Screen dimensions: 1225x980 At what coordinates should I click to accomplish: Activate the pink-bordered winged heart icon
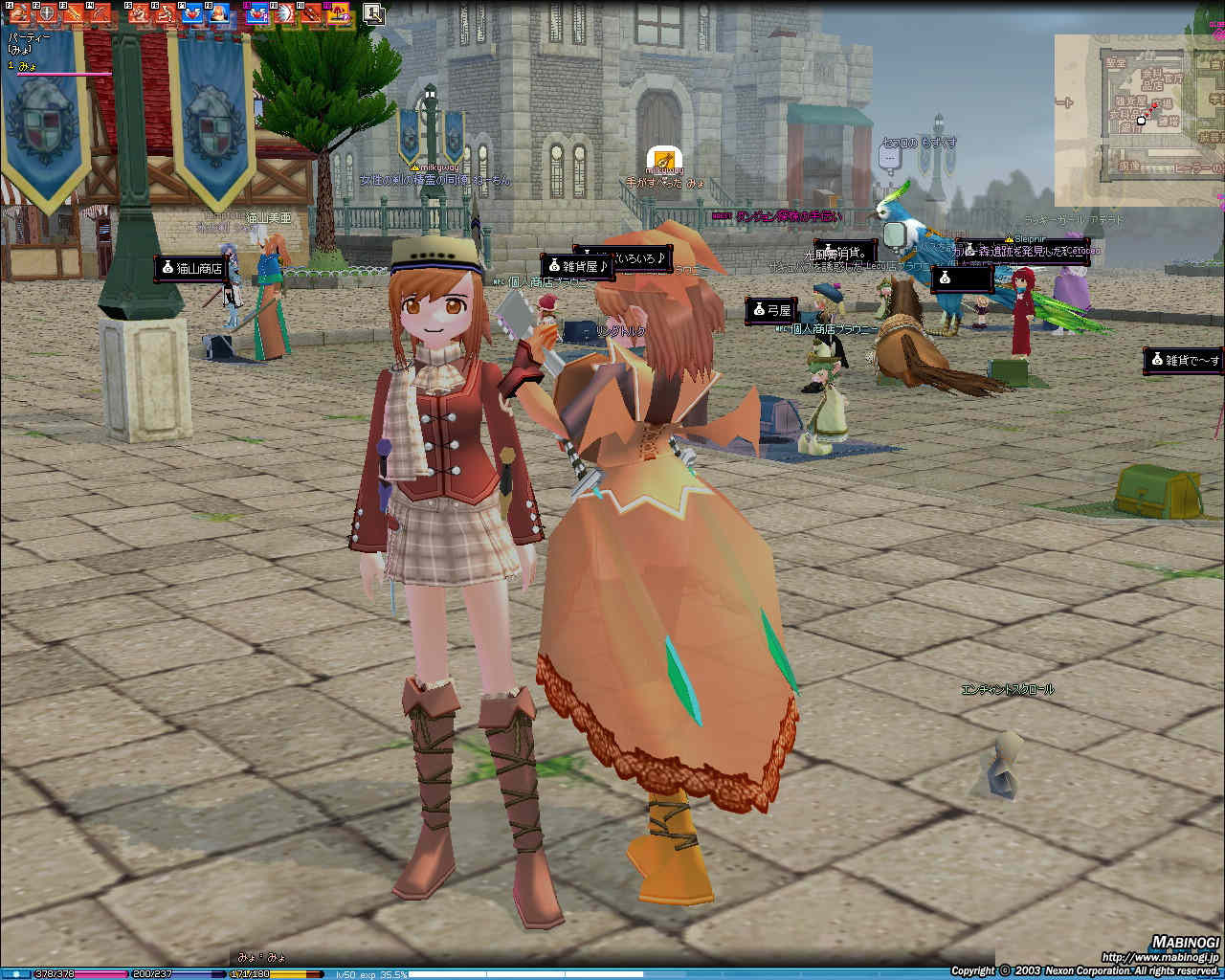[x=257, y=13]
